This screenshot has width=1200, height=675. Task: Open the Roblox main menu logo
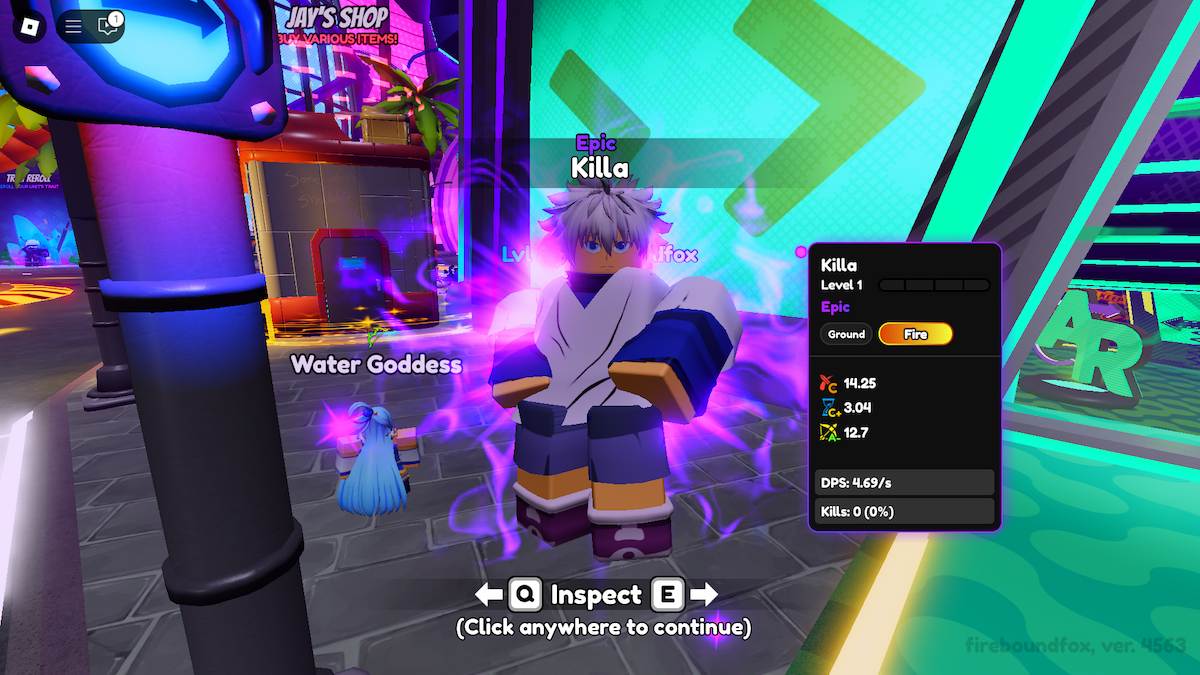tap(30, 26)
